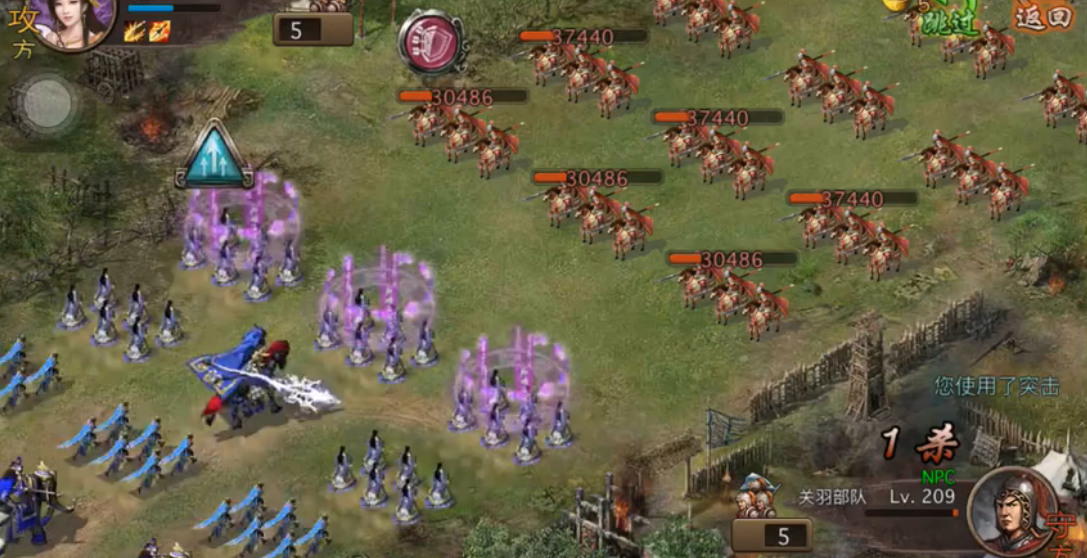Touch the grey virtual joystick pad

click(x=47, y=103)
